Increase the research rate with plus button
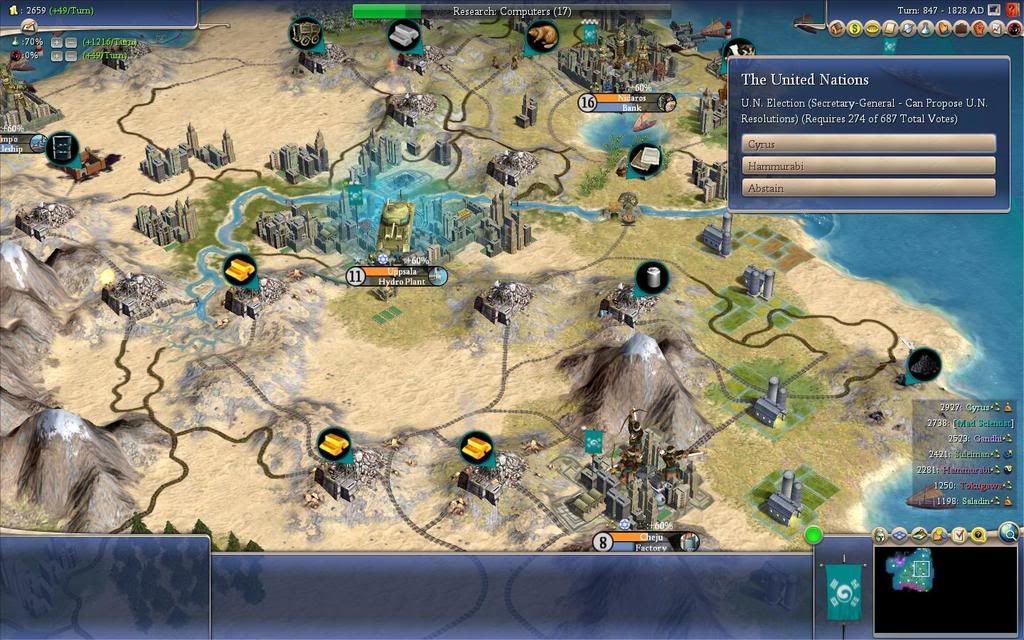Viewport: 1024px width, 640px height. (x=56, y=42)
